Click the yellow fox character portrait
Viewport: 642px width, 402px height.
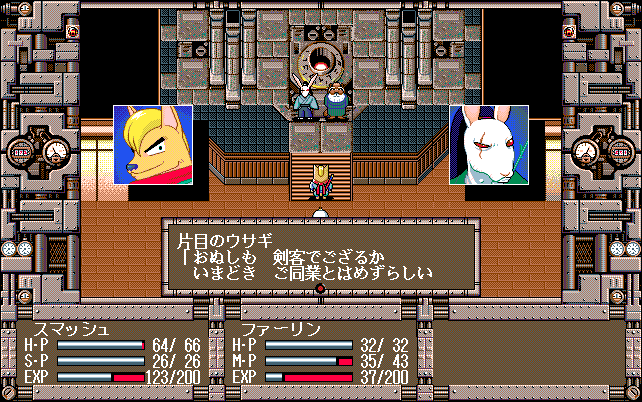[153, 145]
